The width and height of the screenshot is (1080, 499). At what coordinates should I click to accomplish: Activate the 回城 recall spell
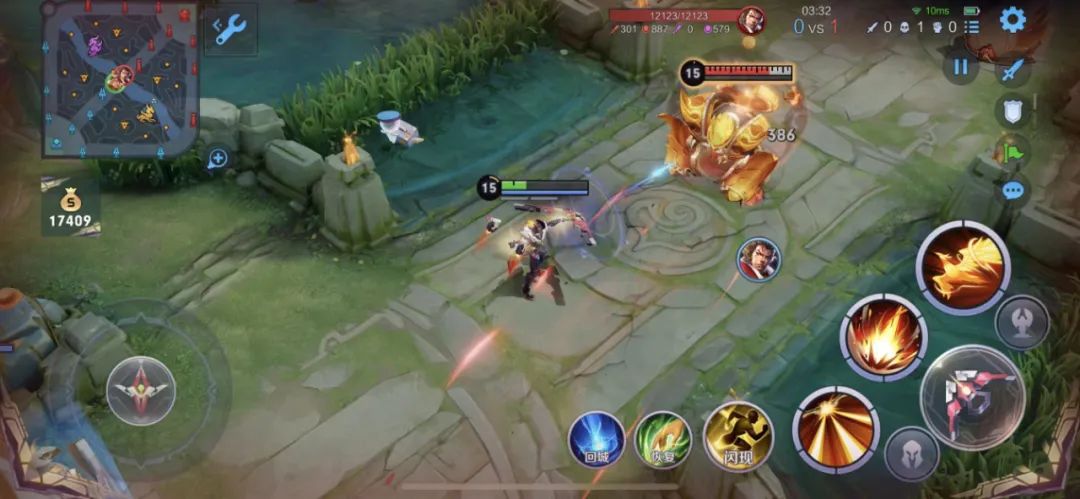[597, 439]
